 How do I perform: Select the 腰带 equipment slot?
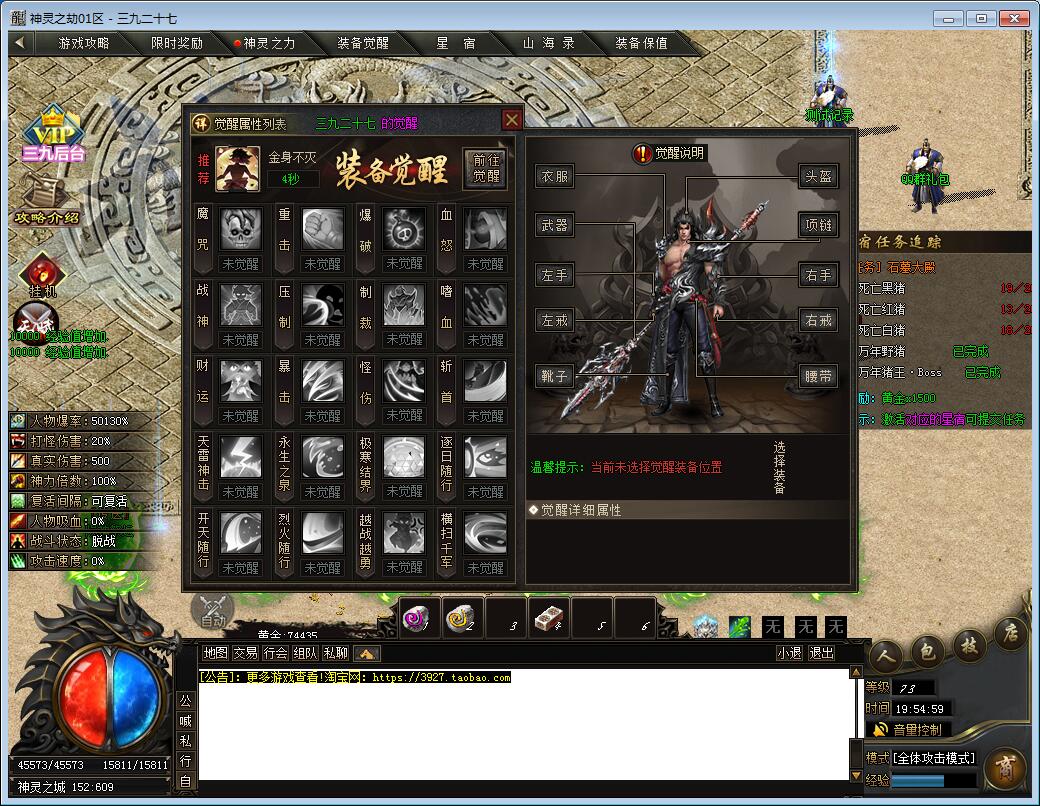coord(818,376)
